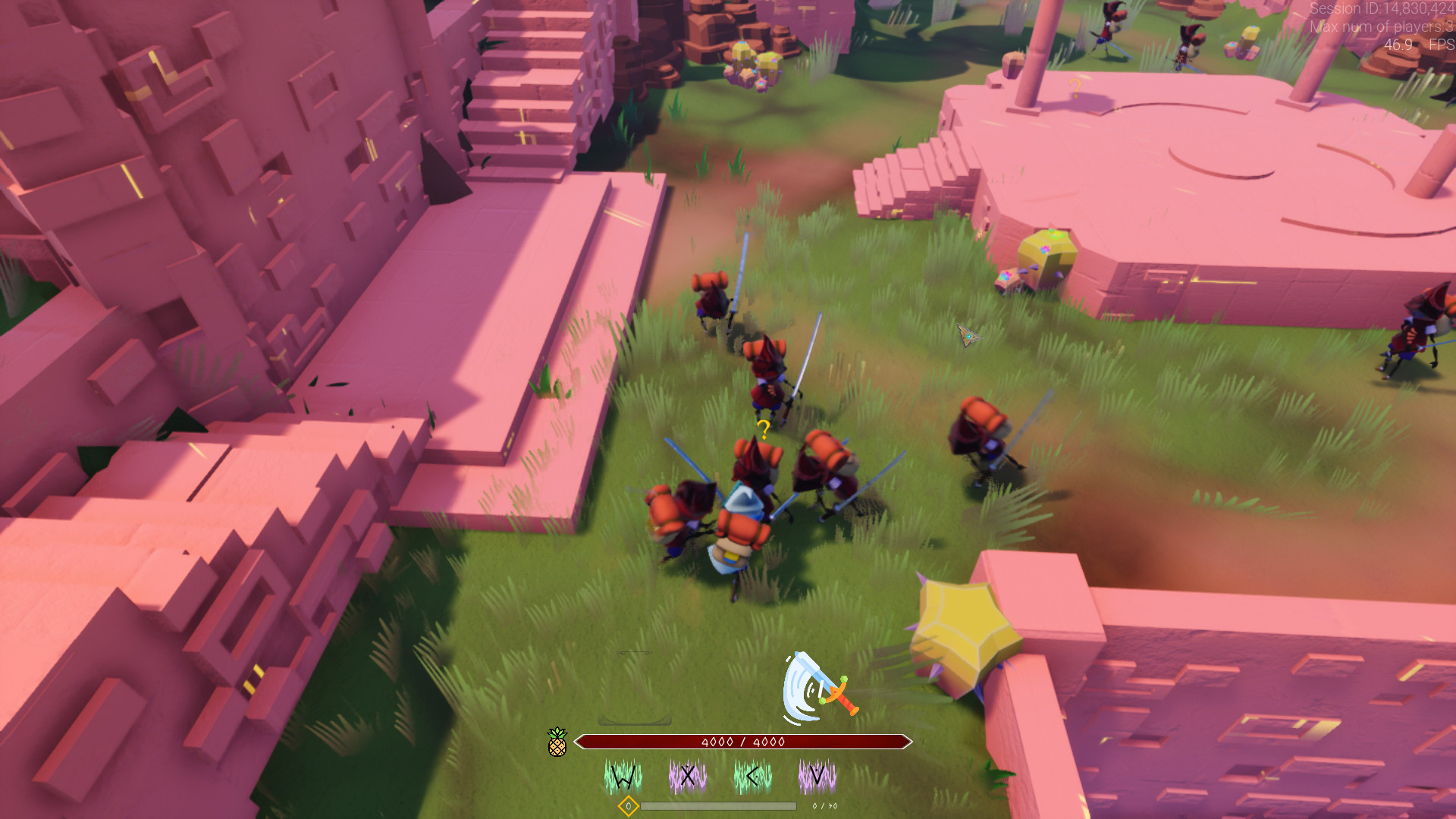Expand the 0 / 30 item counter

pyautogui.click(x=824, y=806)
